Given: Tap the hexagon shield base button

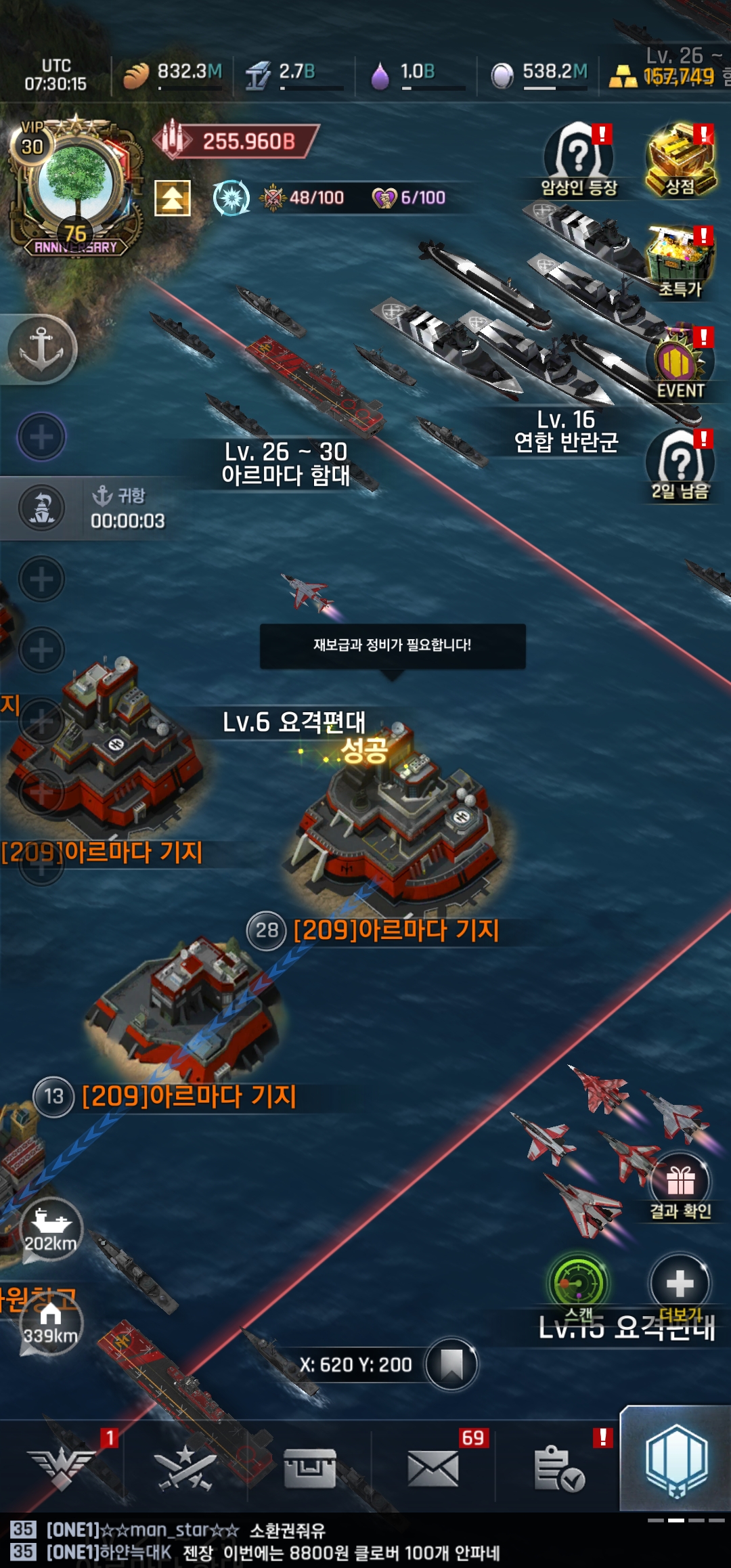Looking at the screenshot, I should tap(676, 1461).
